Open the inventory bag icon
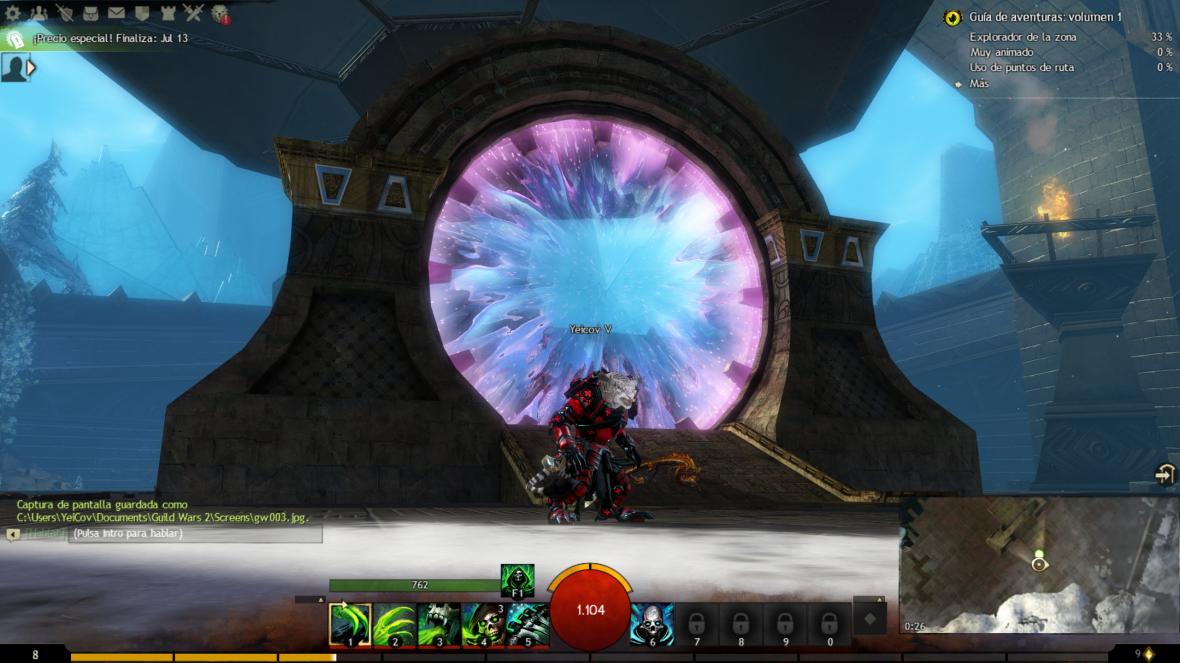The width and height of the screenshot is (1180, 663). [91, 13]
